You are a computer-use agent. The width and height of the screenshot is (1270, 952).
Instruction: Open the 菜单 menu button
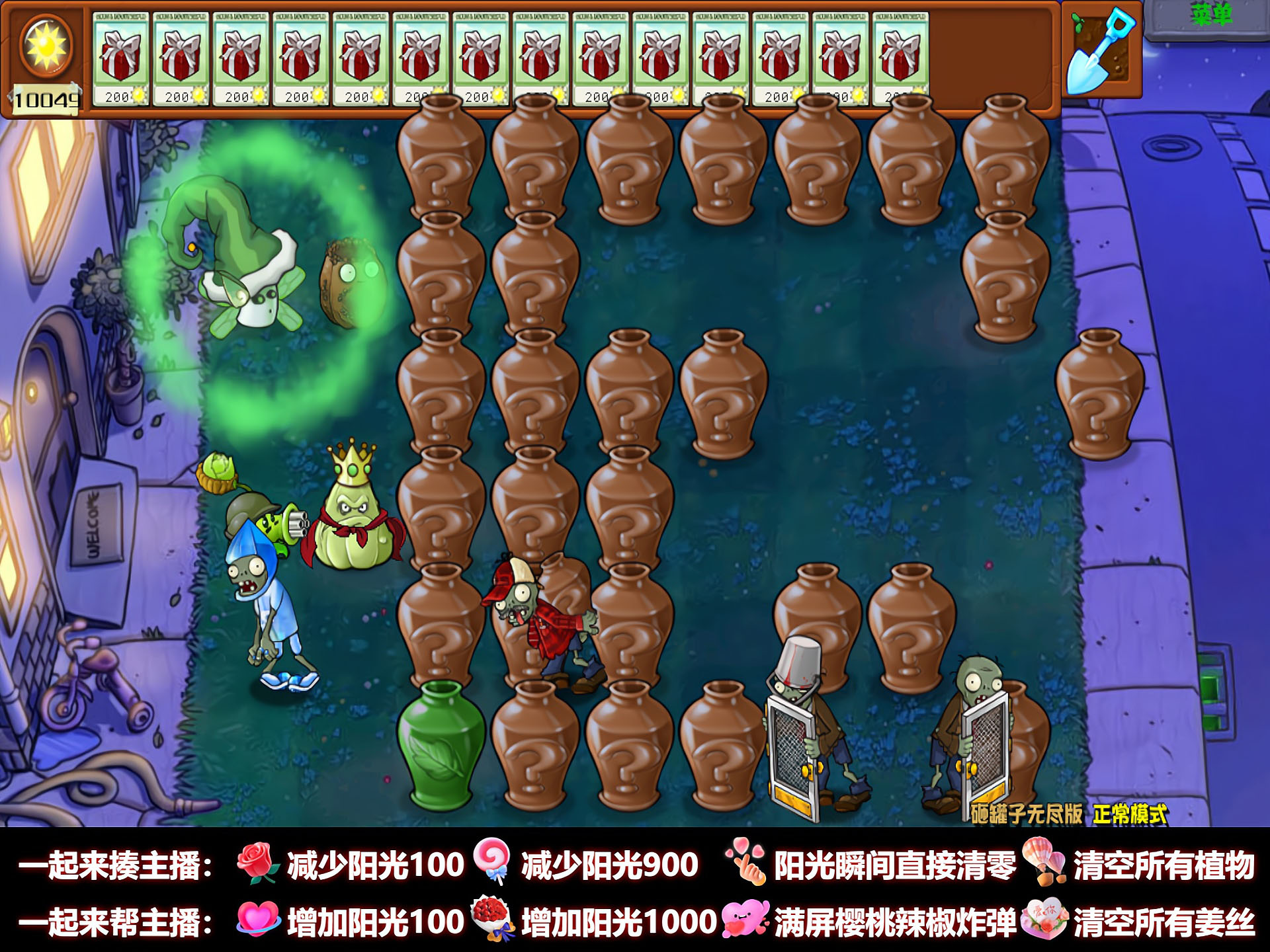[x=1212, y=15]
